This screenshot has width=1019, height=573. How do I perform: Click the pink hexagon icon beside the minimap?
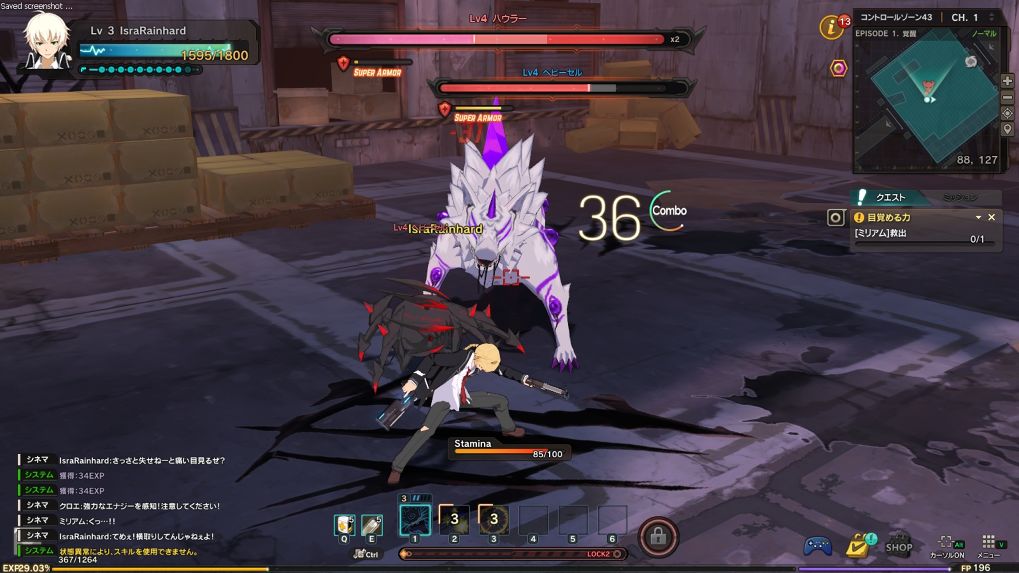839,68
